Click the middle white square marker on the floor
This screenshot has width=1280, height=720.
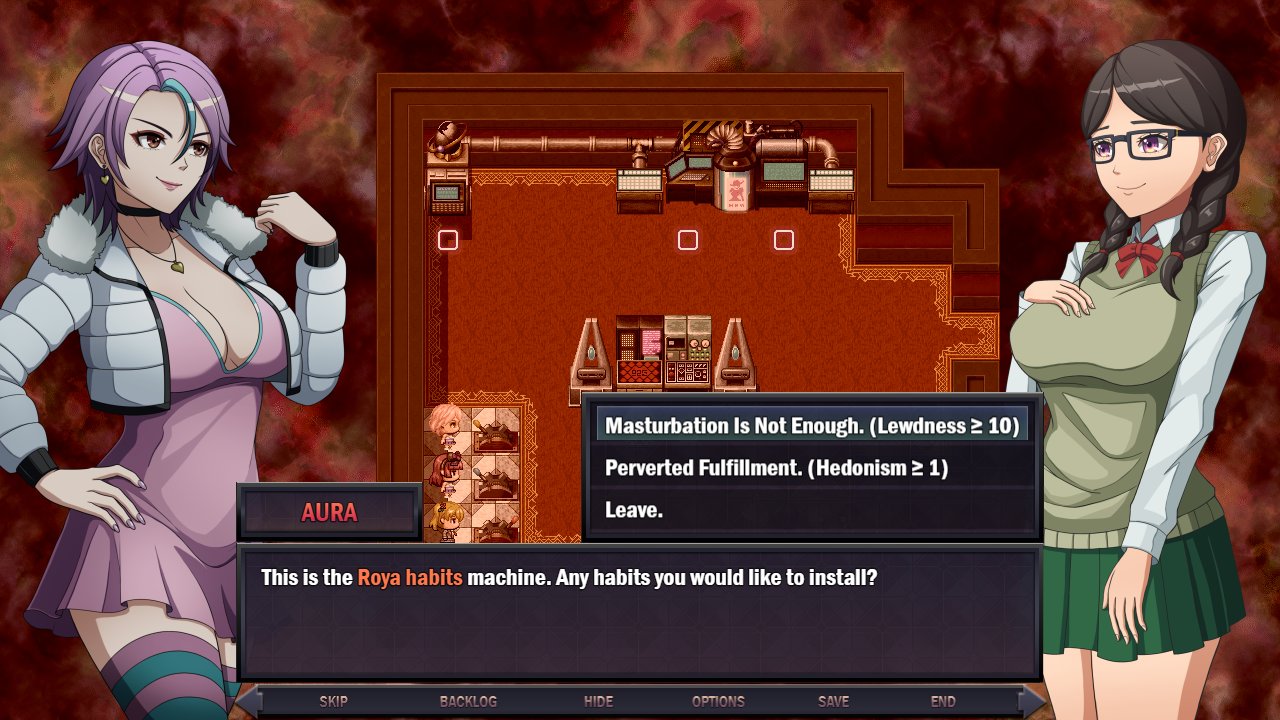point(687,240)
